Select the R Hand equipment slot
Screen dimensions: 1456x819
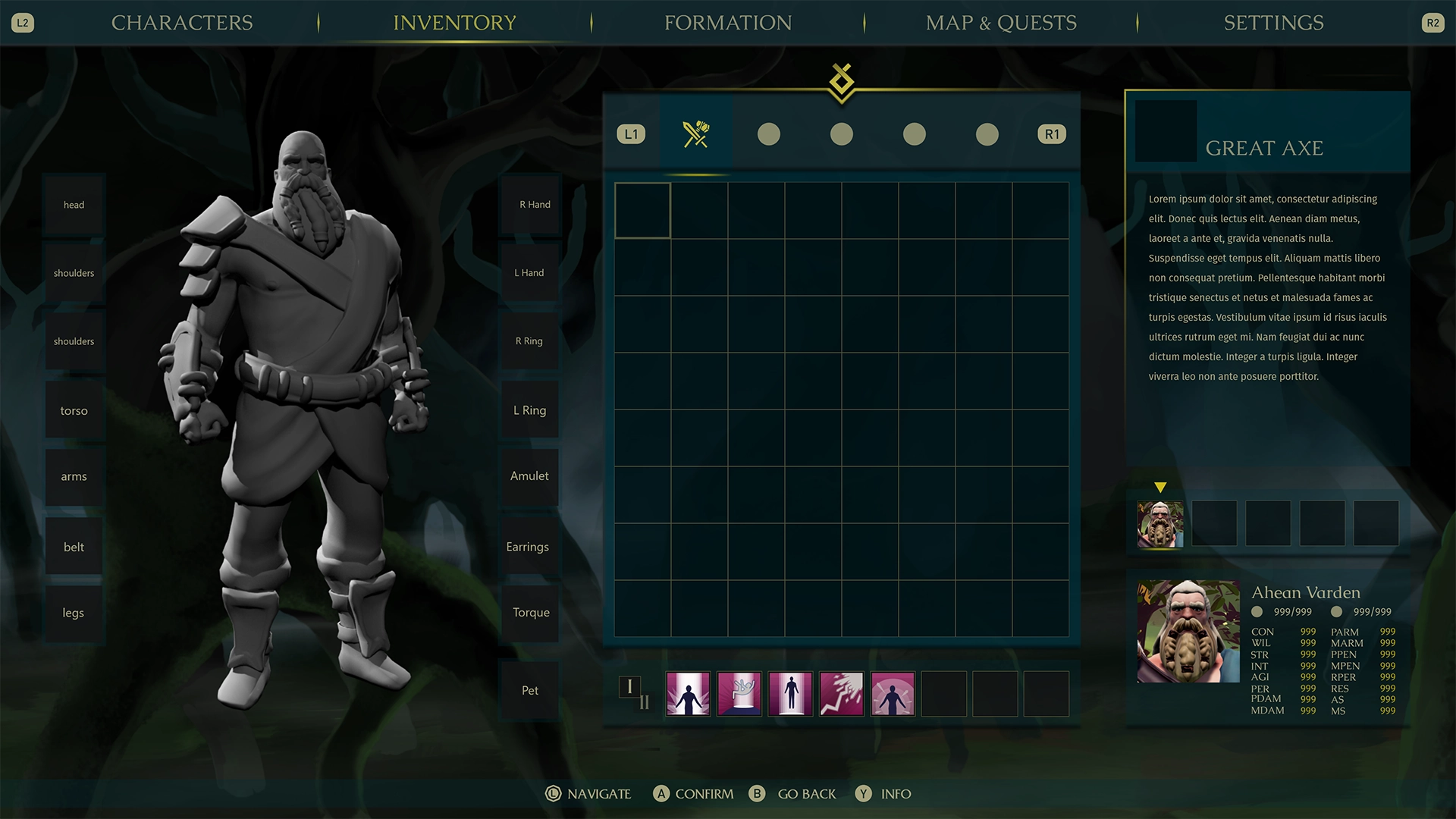[531, 204]
